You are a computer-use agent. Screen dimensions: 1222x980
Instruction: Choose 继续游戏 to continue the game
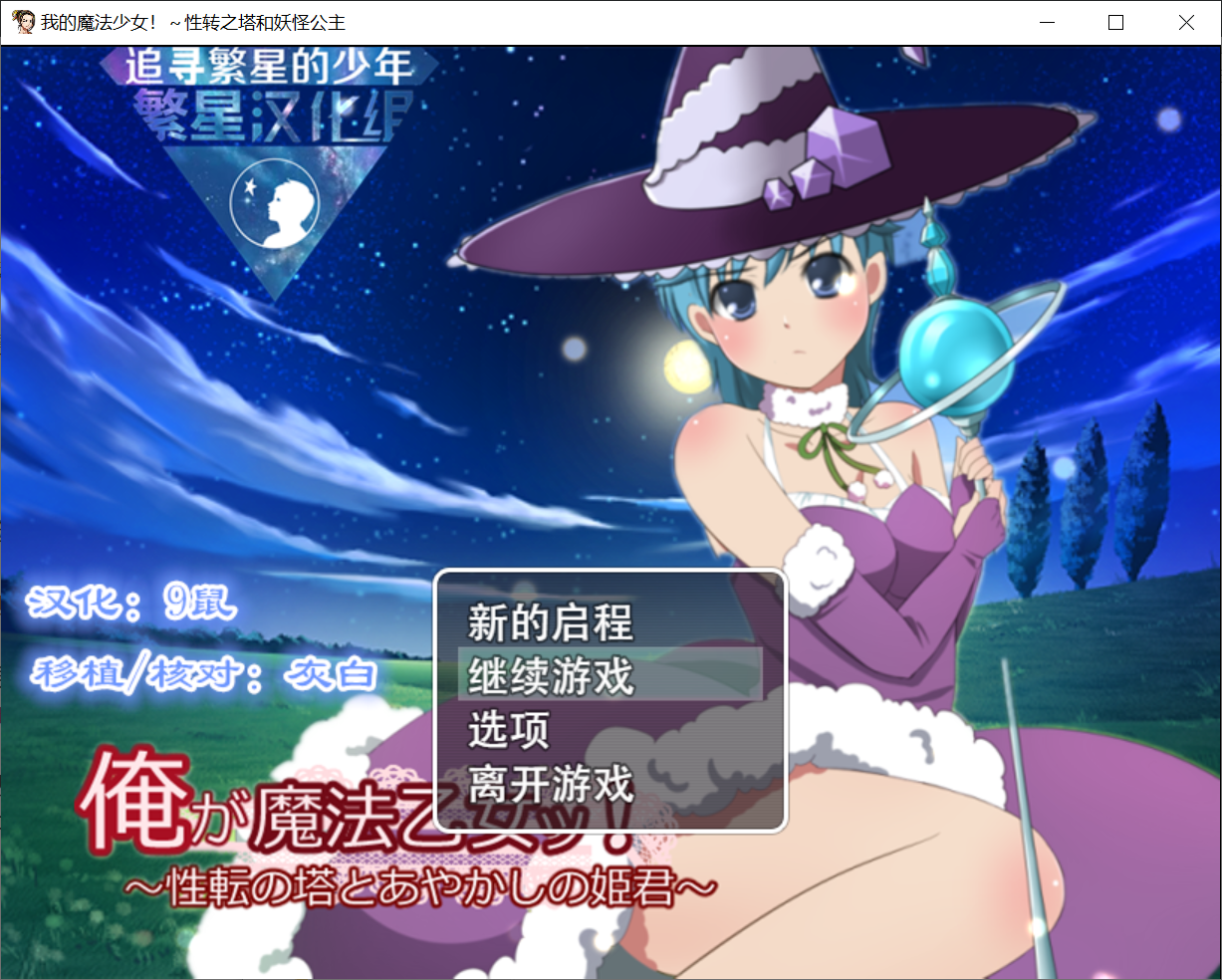coord(551,676)
